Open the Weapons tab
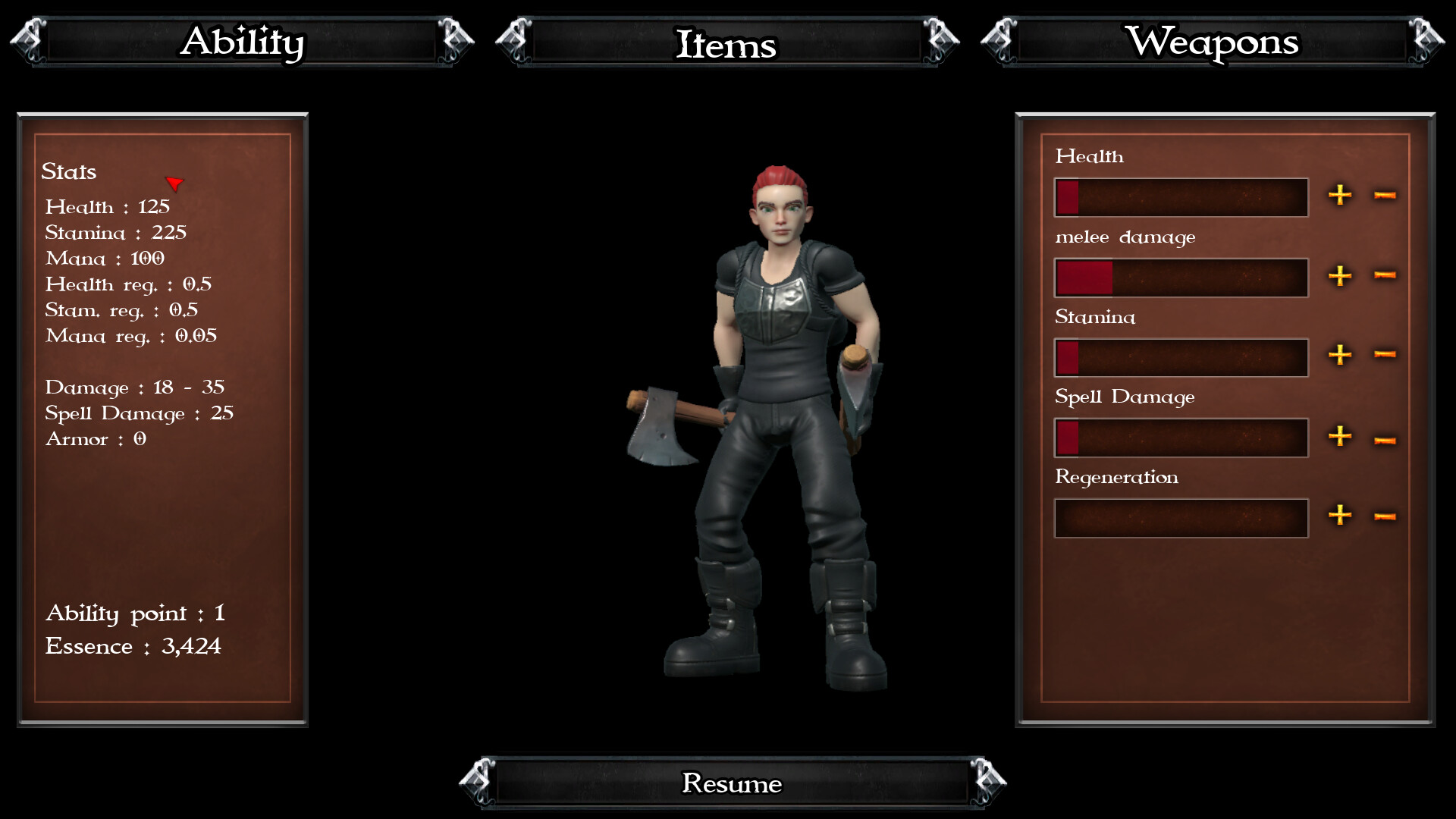 coord(1214,43)
